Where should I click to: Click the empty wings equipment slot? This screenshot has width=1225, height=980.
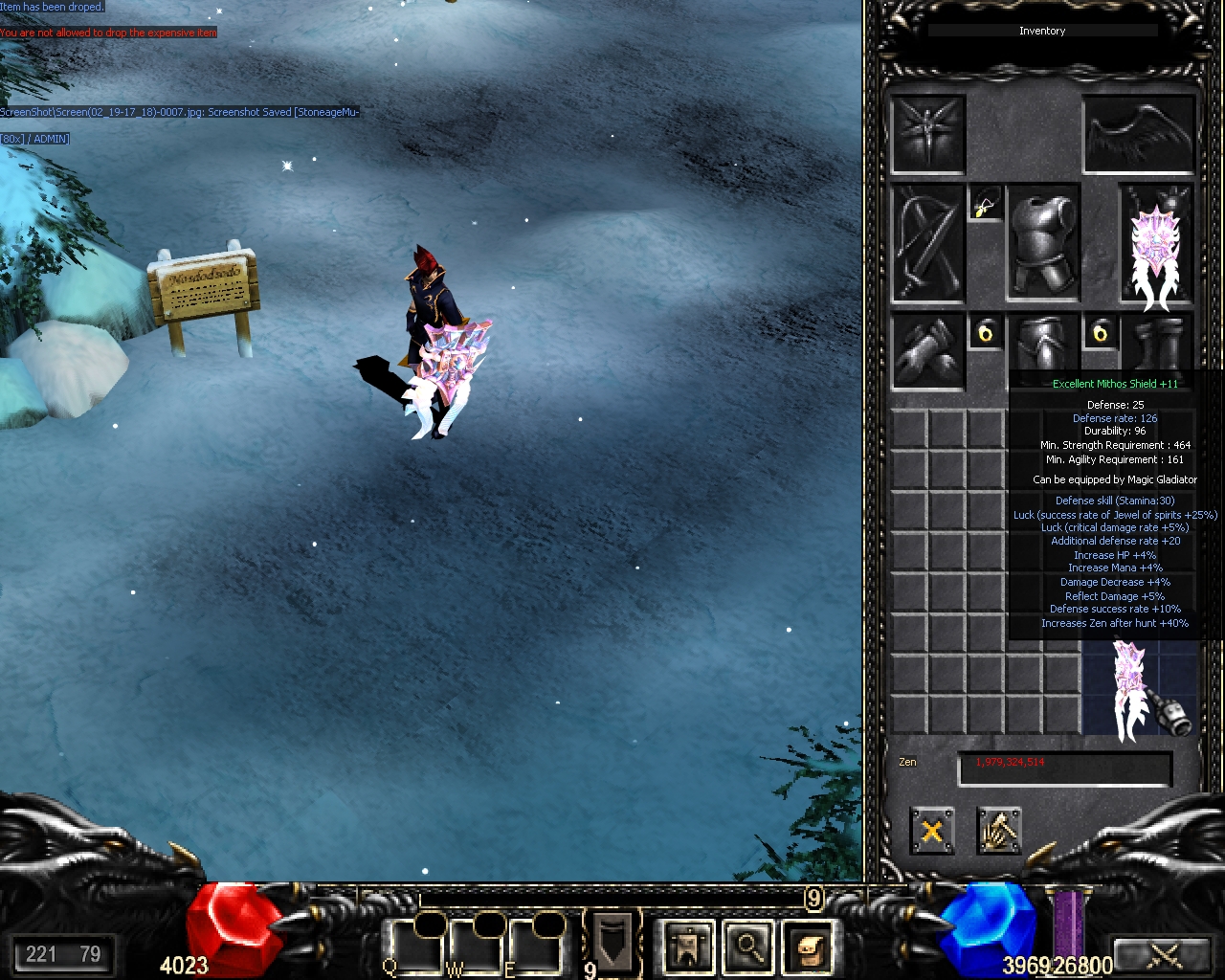(1139, 134)
